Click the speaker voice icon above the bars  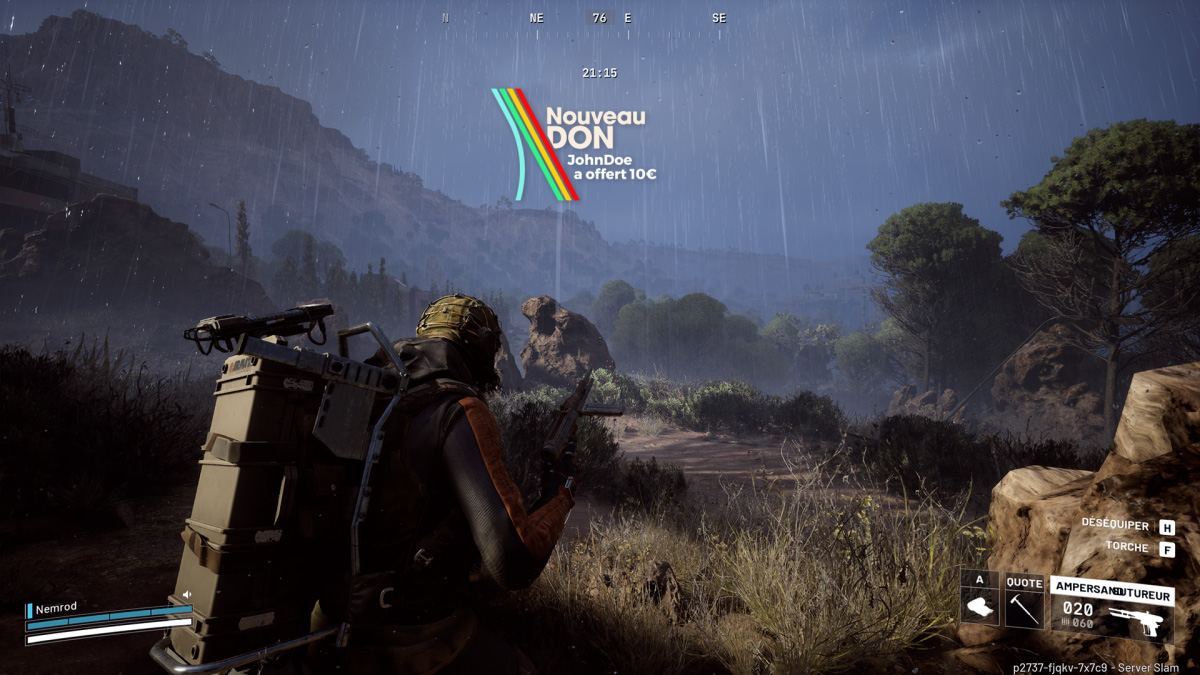[186, 595]
